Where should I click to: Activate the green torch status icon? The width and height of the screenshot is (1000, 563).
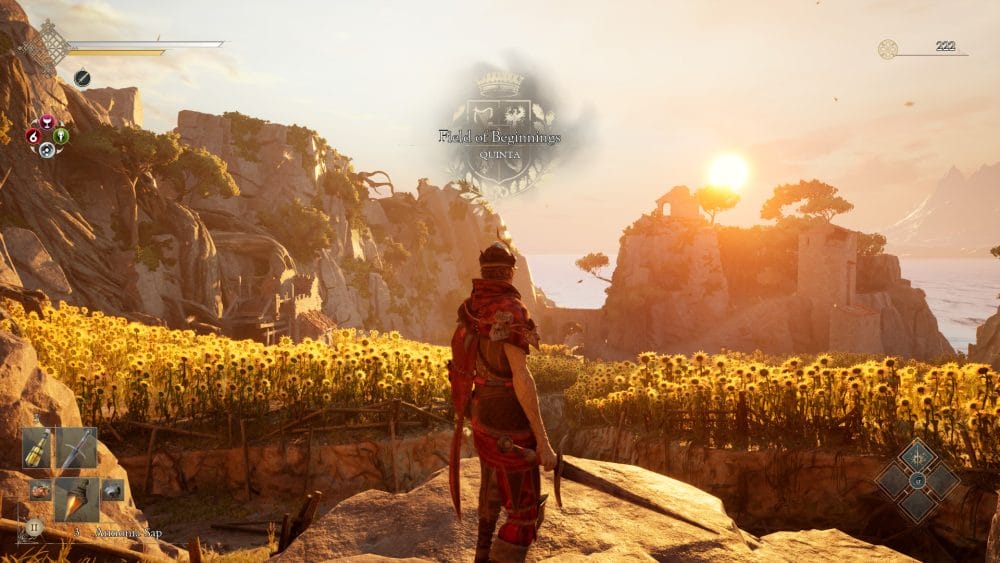60,136
